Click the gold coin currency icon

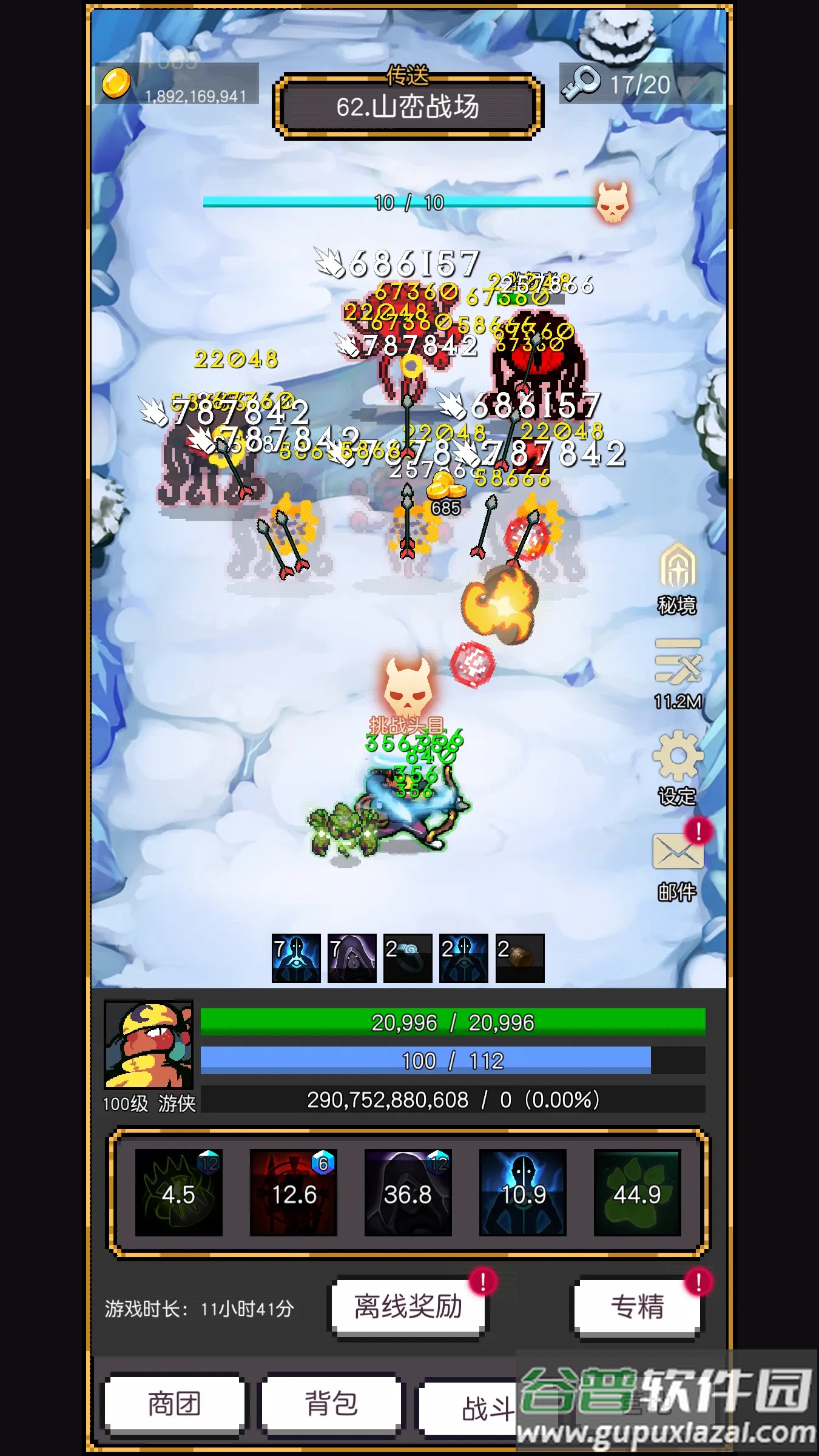point(116,83)
